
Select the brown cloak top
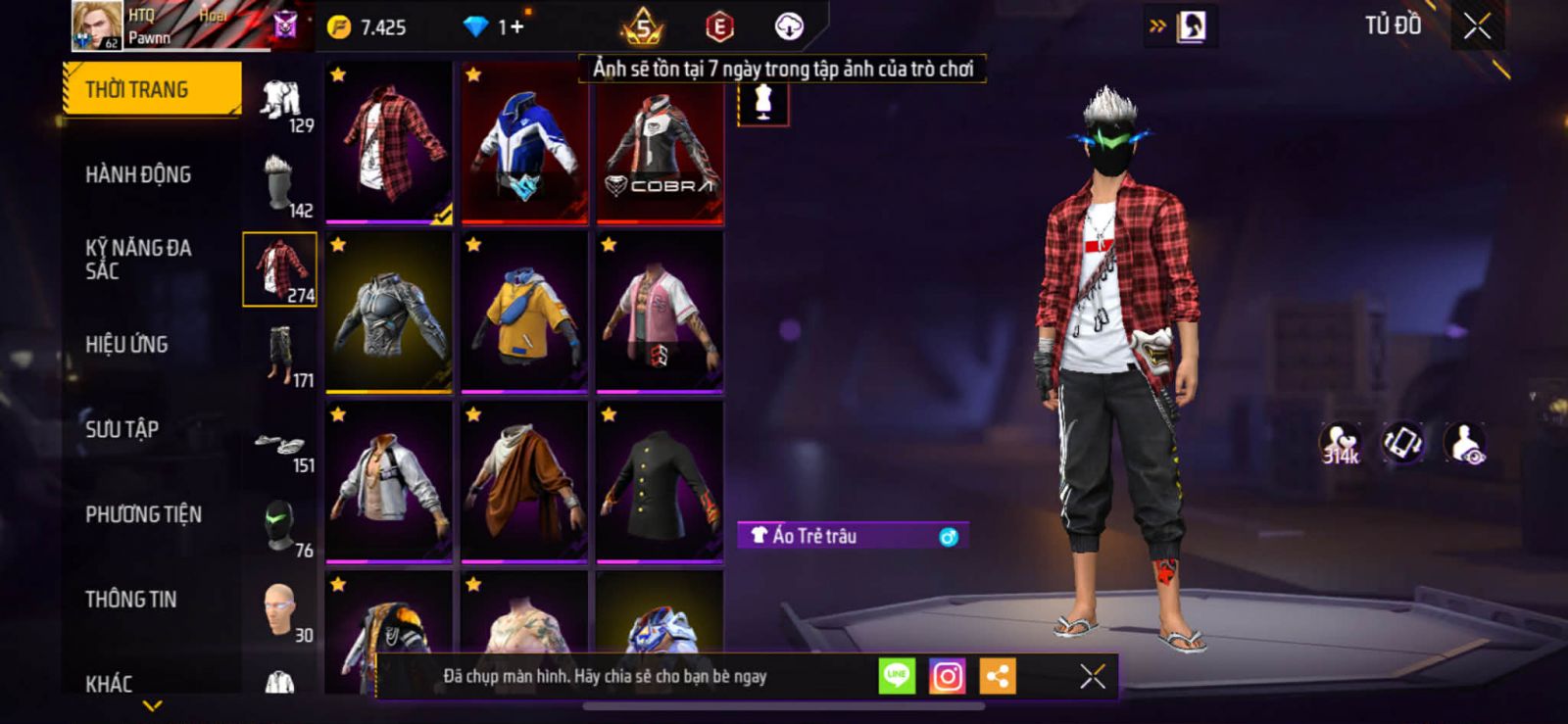click(524, 481)
